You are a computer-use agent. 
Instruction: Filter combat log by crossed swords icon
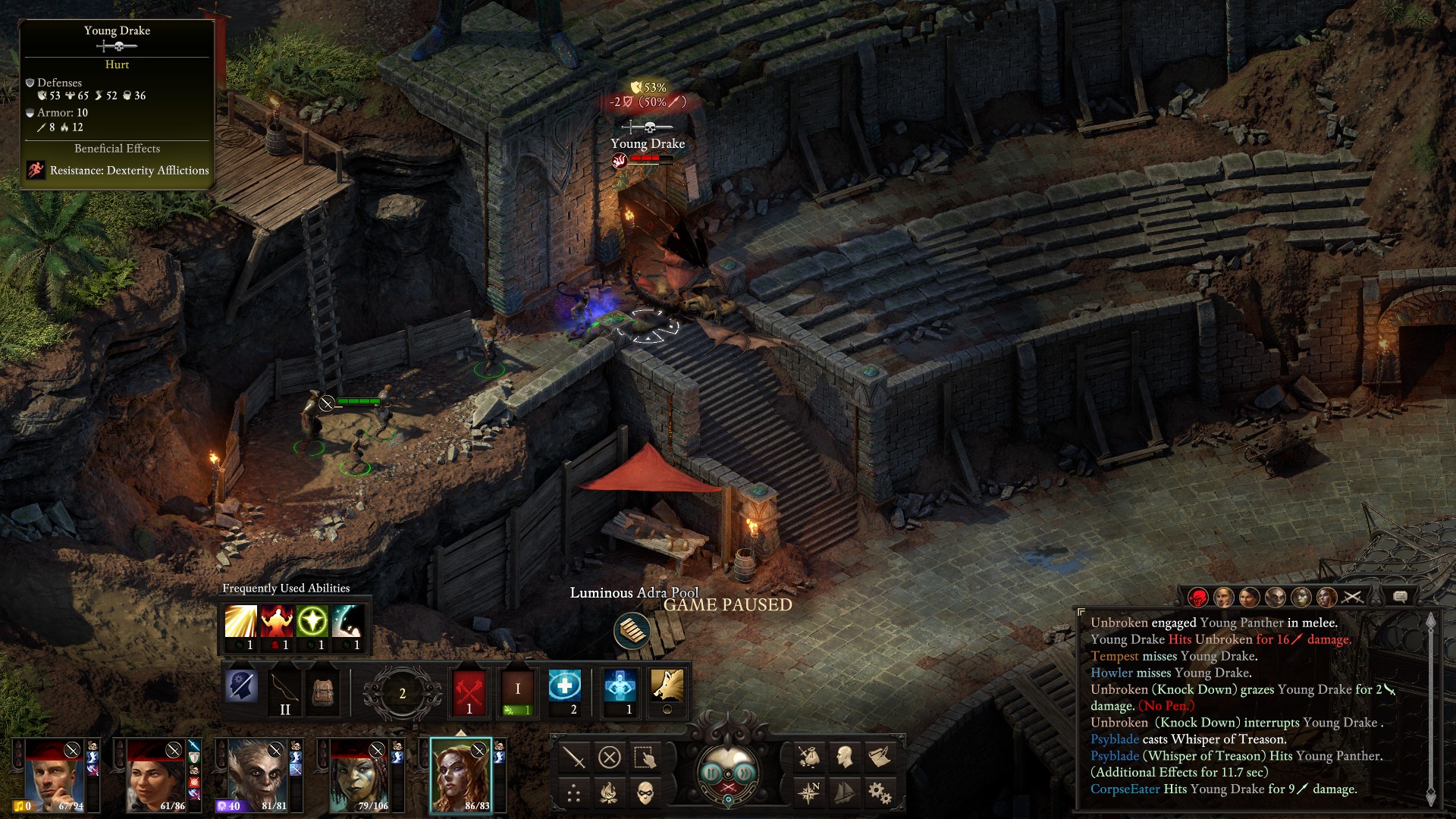pyautogui.click(x=1352, y=598)
